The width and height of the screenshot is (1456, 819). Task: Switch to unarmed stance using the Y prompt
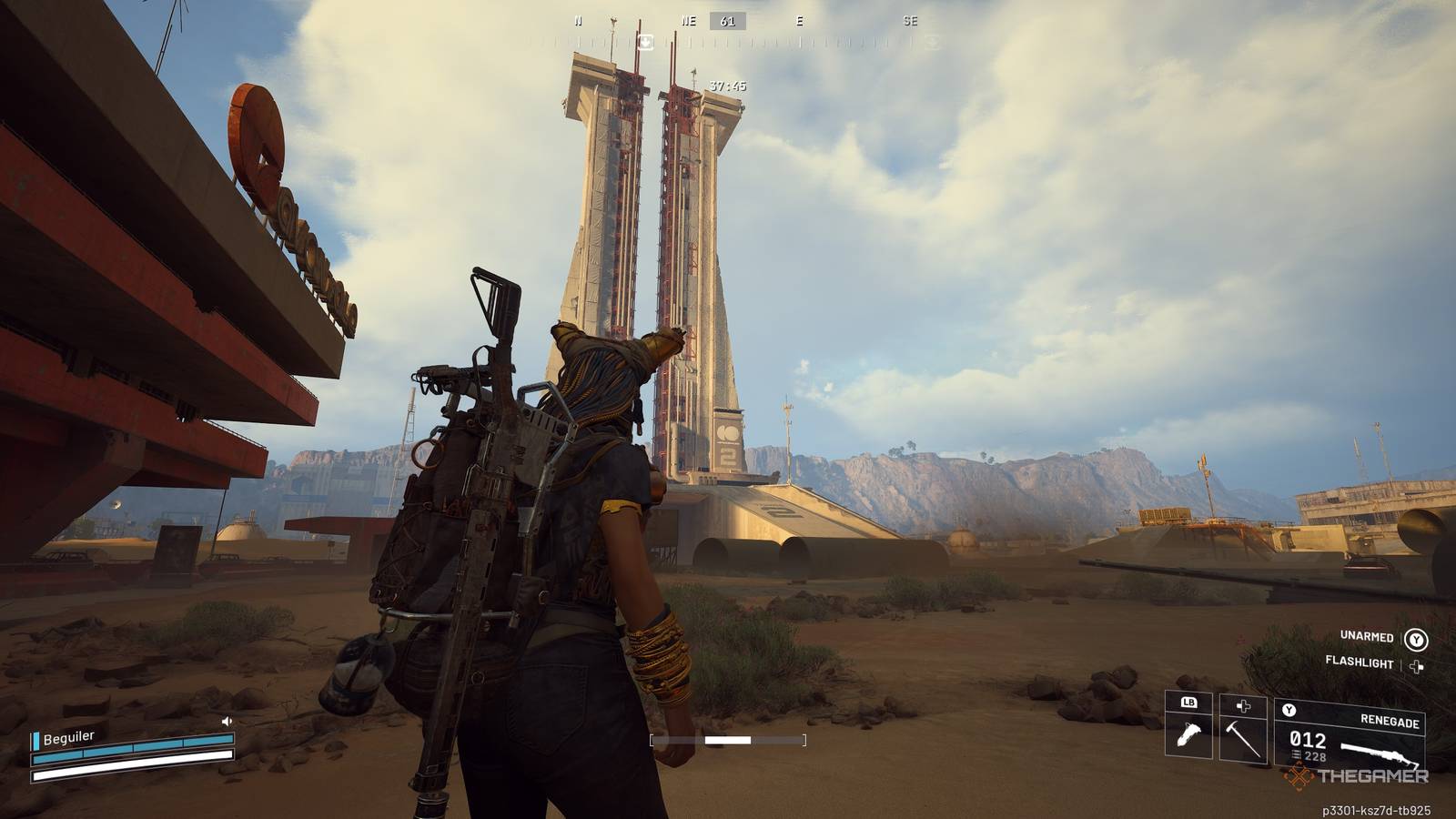point(1416,639)
